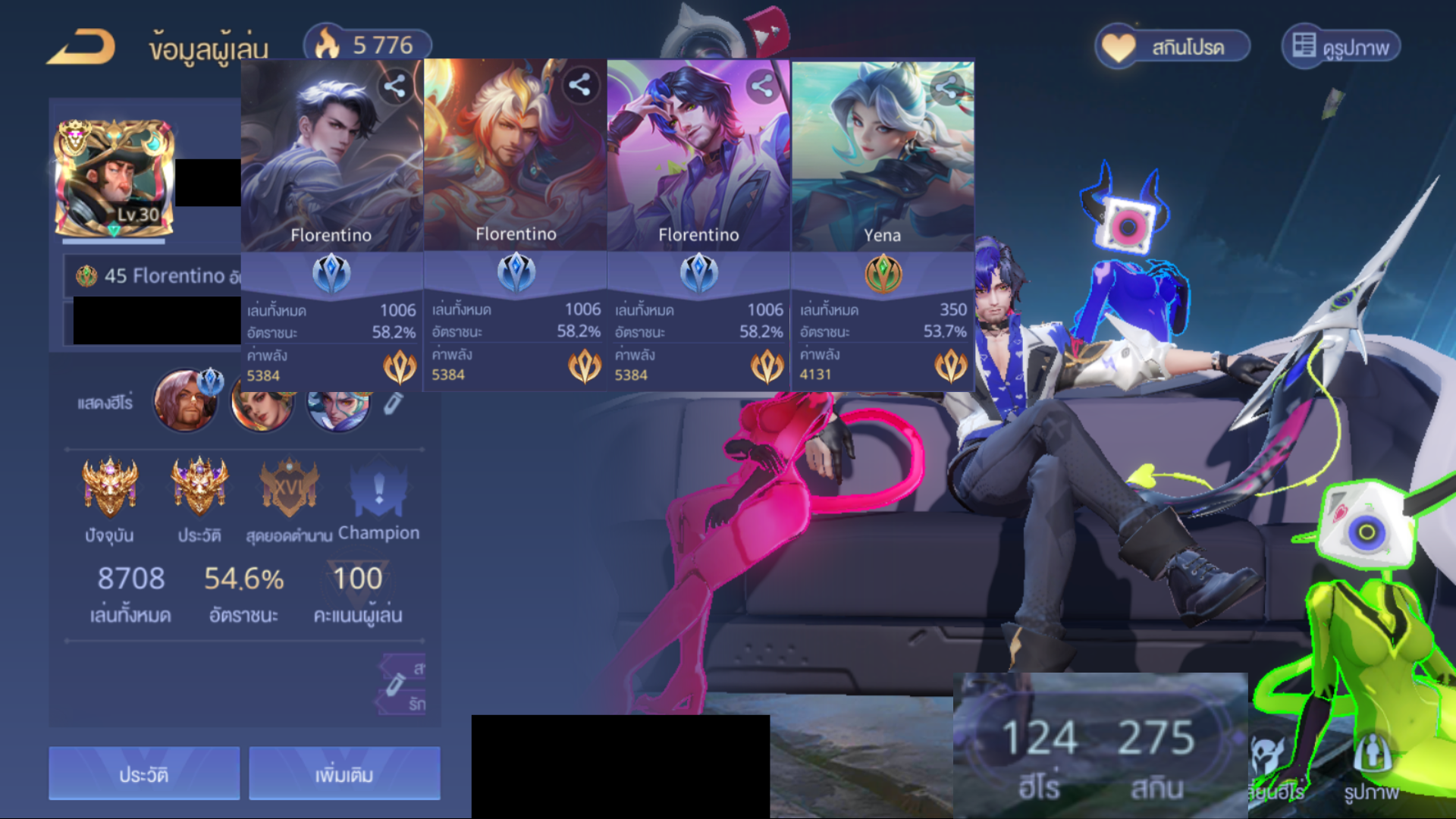Open the view images button
The height and width of the screenshot is (819, 1456).
(1341, 47)
